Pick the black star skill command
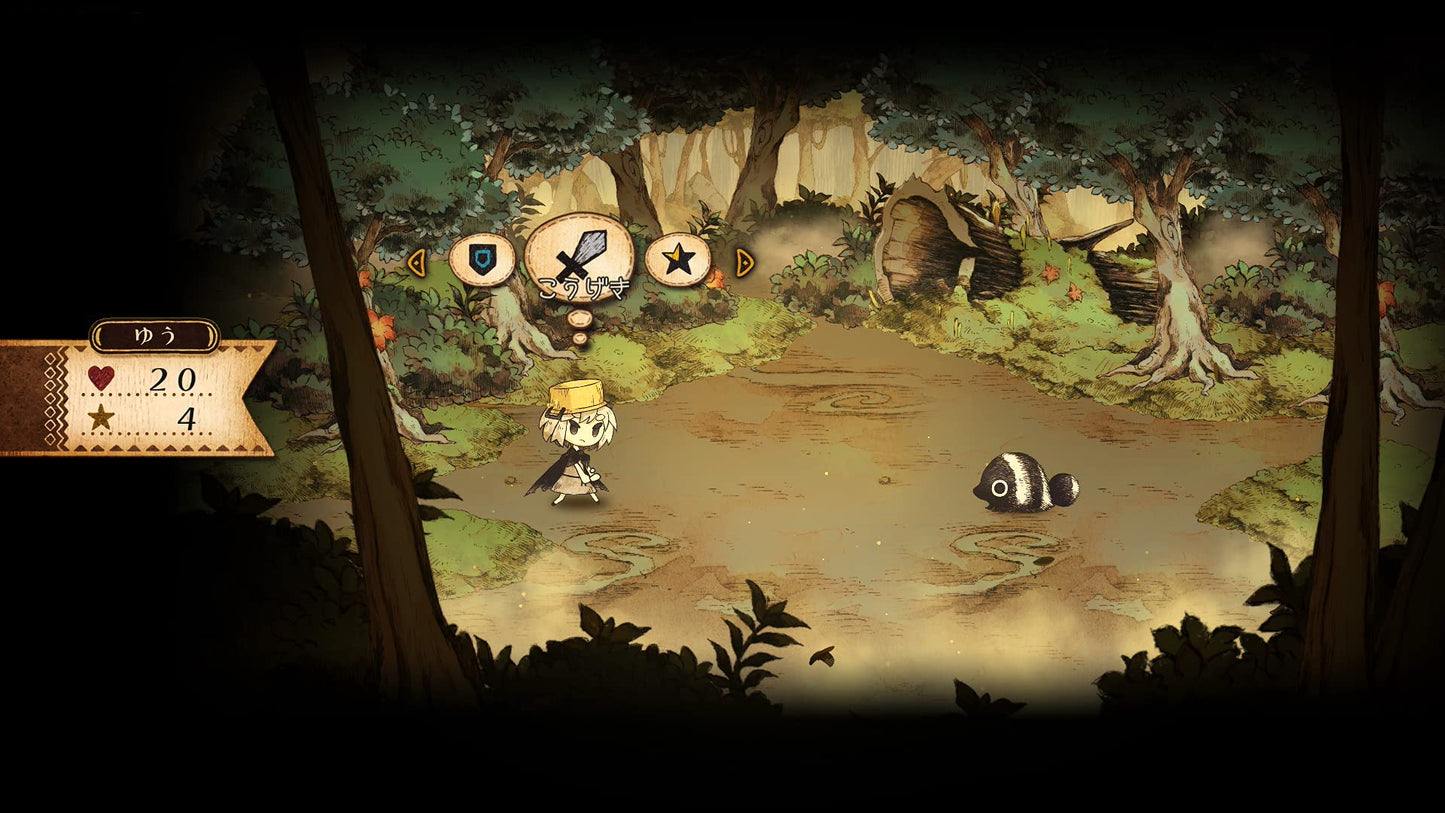This screenshot has width=1445, height=813. (677, 260)
